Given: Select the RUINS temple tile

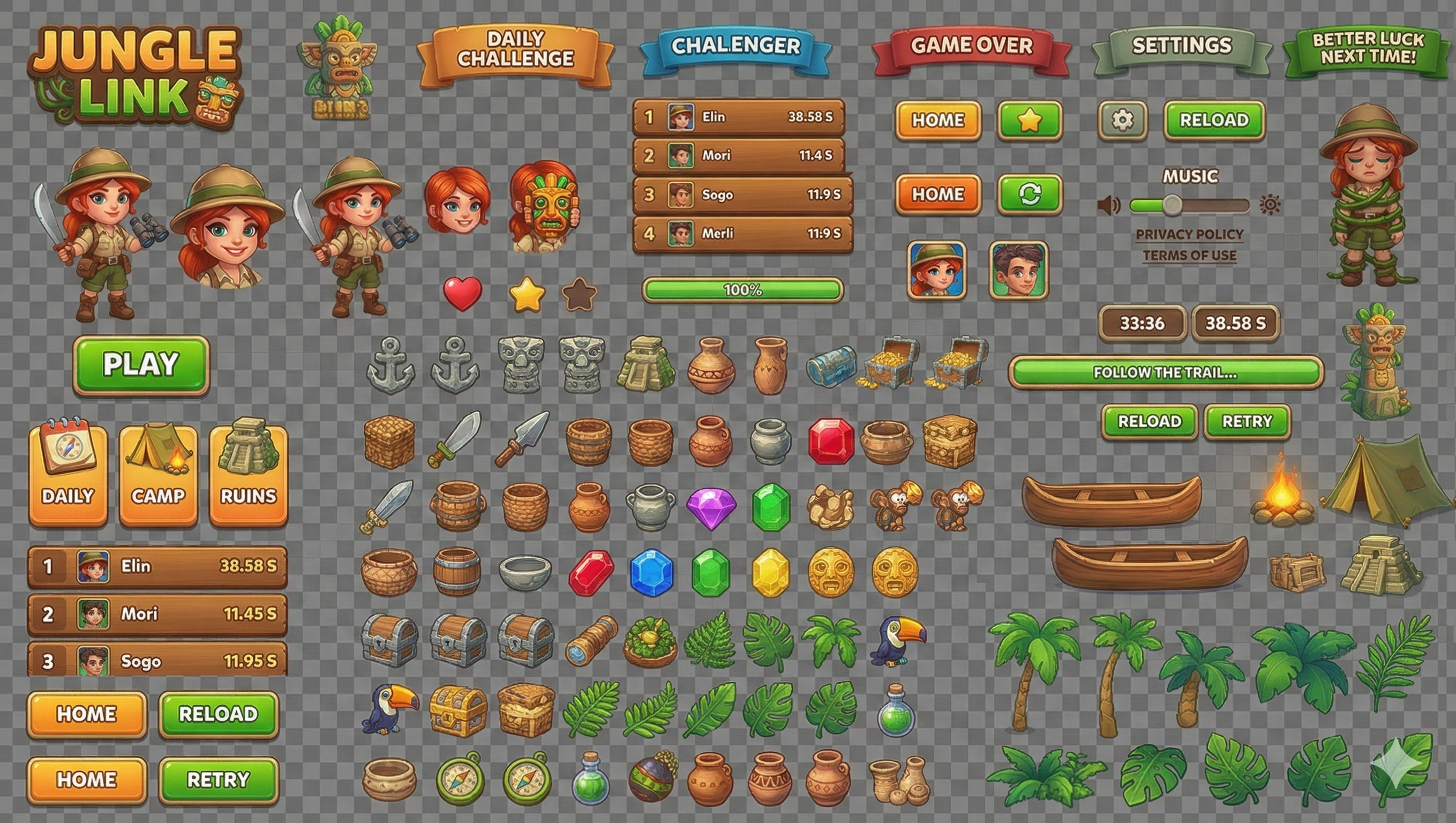Looking at the screenshot, I should point(249,476).
